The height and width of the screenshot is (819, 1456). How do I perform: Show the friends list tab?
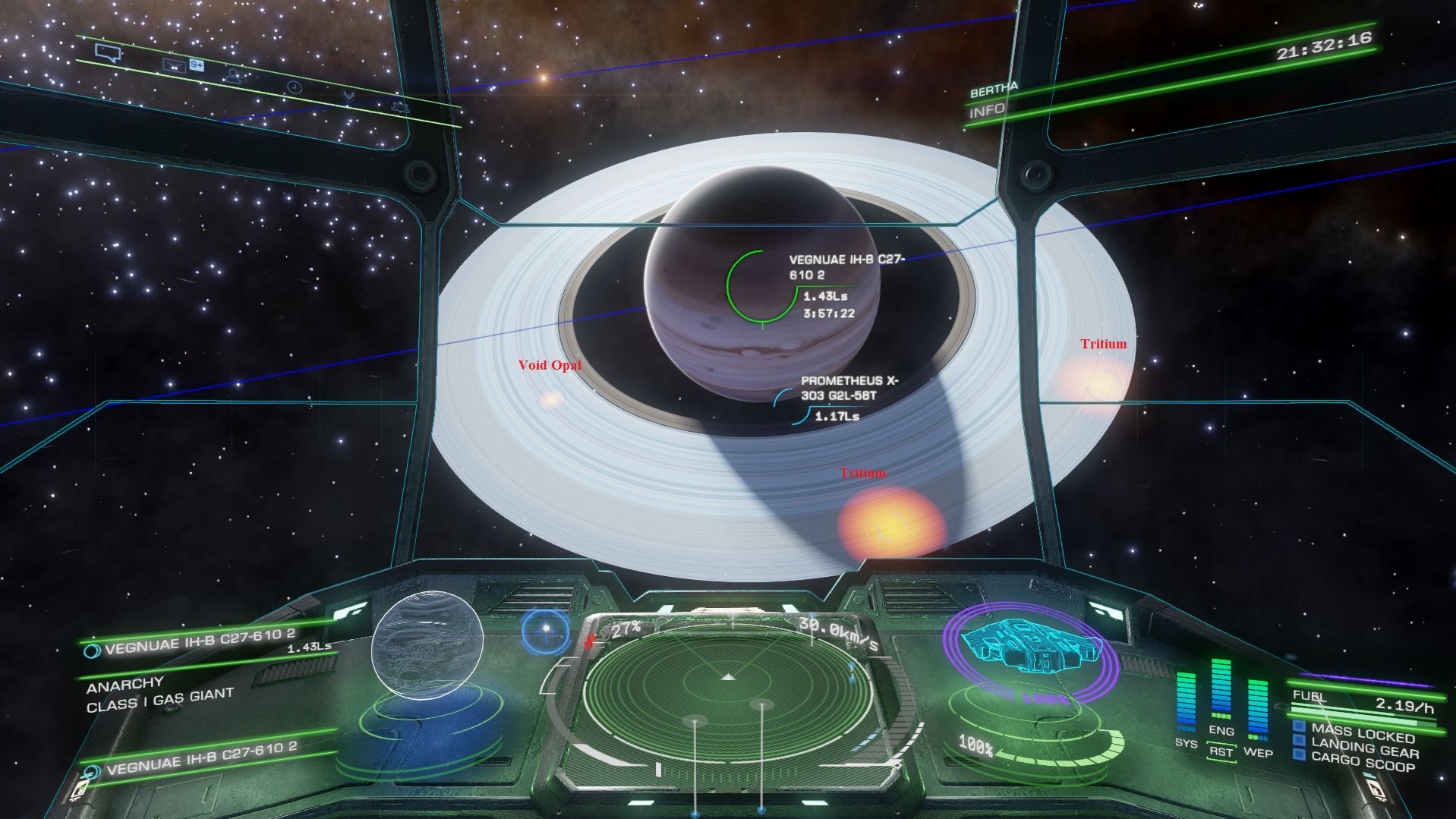(x=233, y=76)
